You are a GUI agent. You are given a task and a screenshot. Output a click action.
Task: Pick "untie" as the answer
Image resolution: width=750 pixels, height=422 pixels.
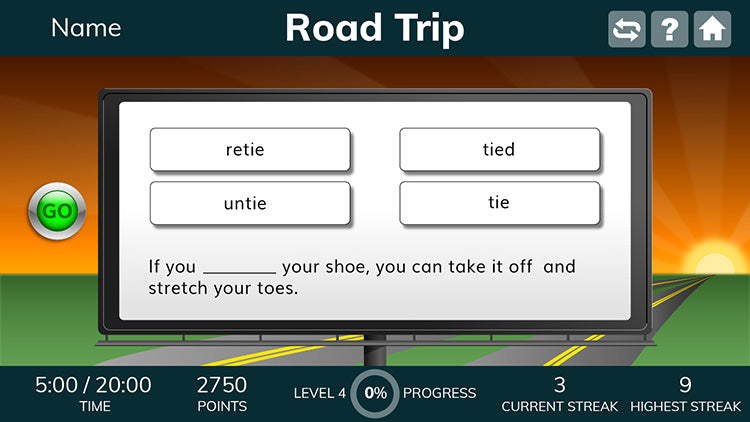point(250,203)
